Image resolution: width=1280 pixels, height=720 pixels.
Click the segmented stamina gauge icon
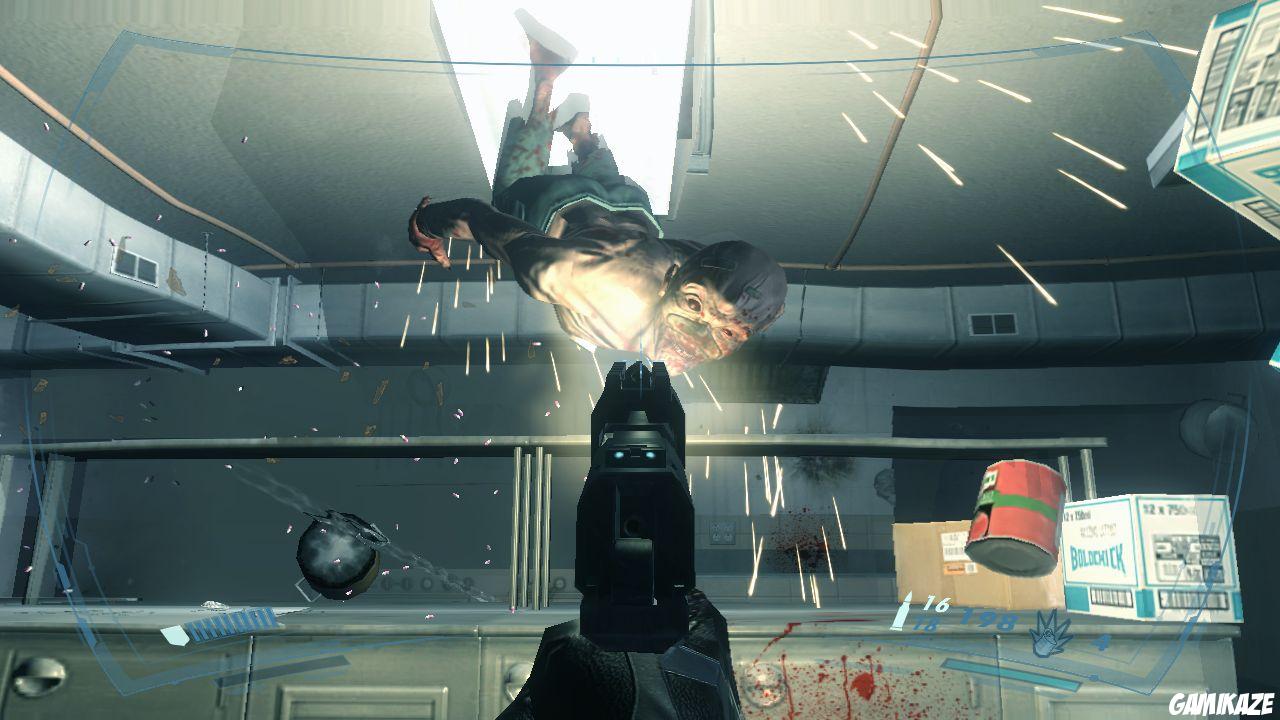coord(233,623)
